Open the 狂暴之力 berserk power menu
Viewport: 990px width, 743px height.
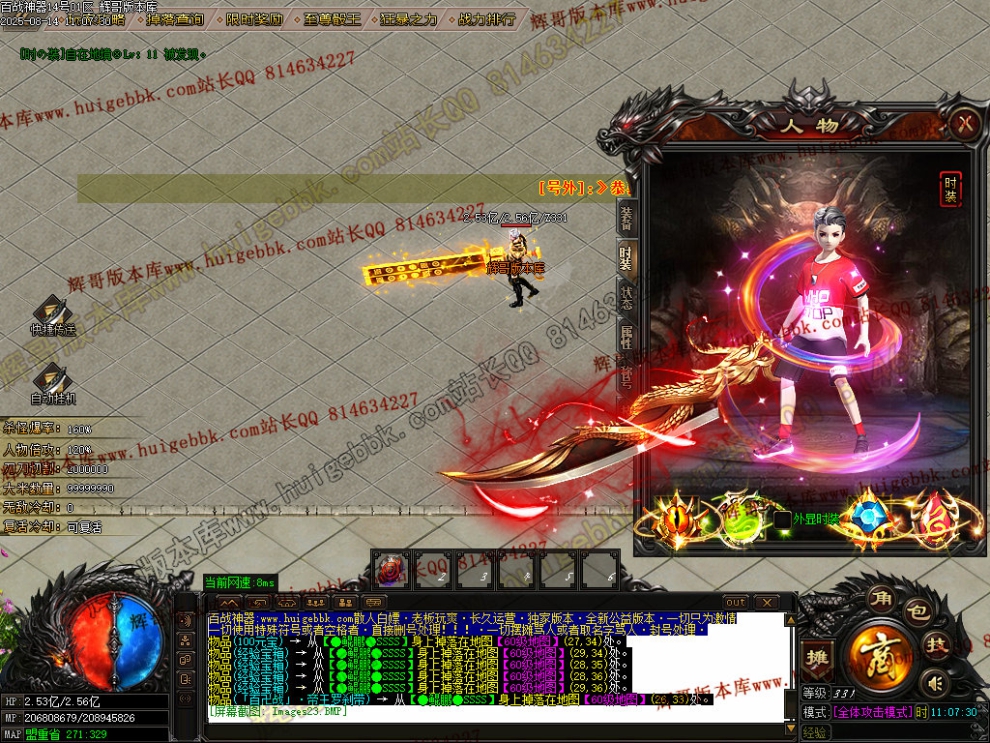pos(411,19)
